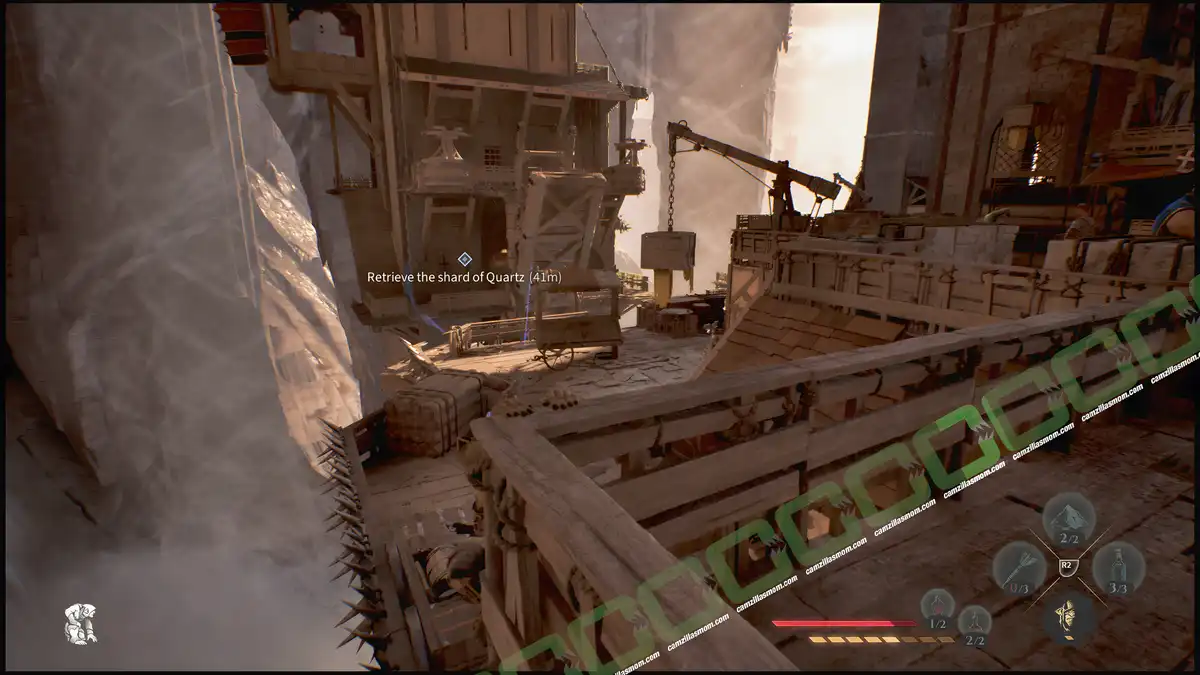This screenshot has width=1200, height=675.
Task: Select the Retrieve the shard of Quartz objective marker
Action: pos(465,259)
